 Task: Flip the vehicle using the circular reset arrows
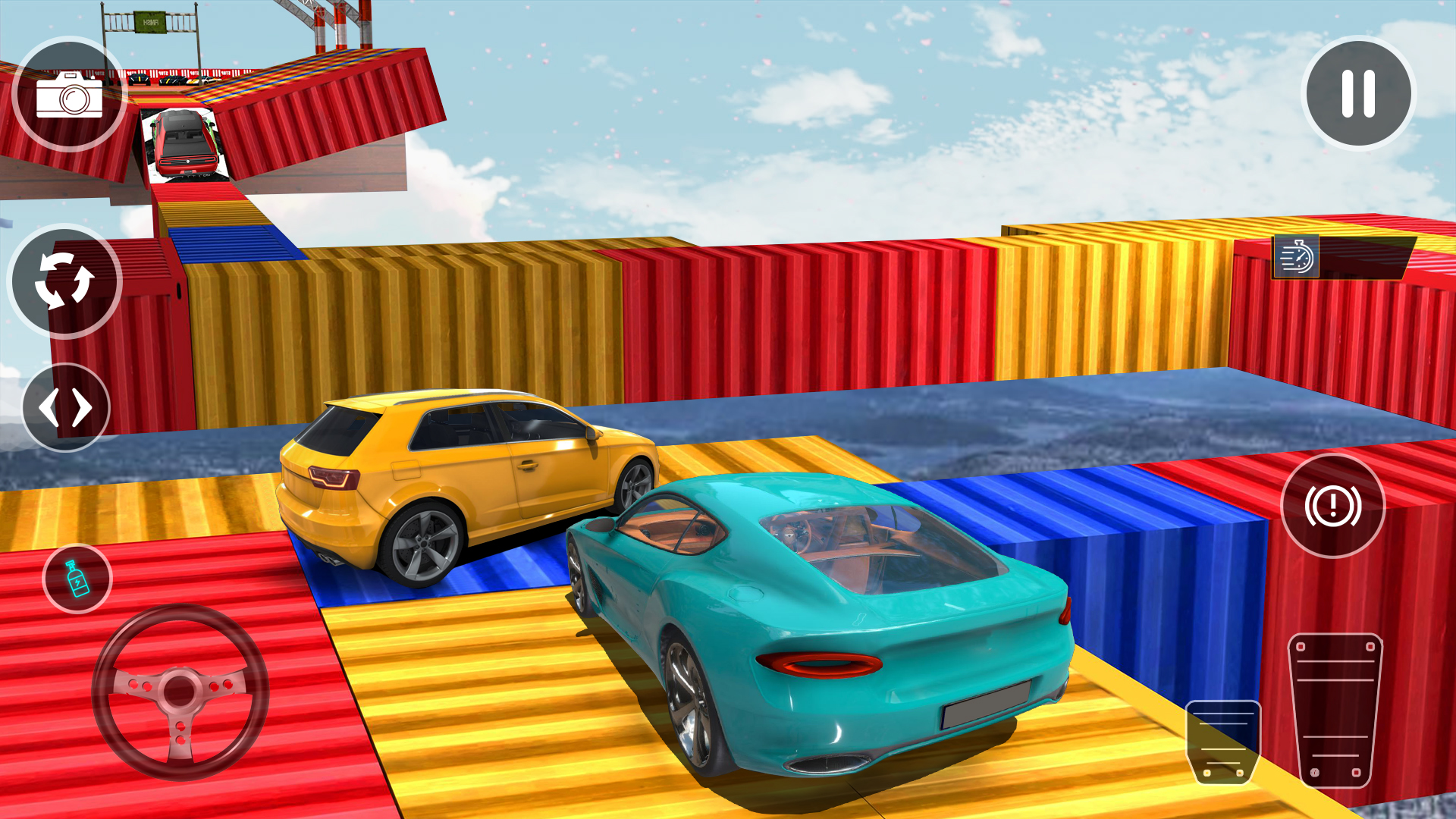pos(64,281)
